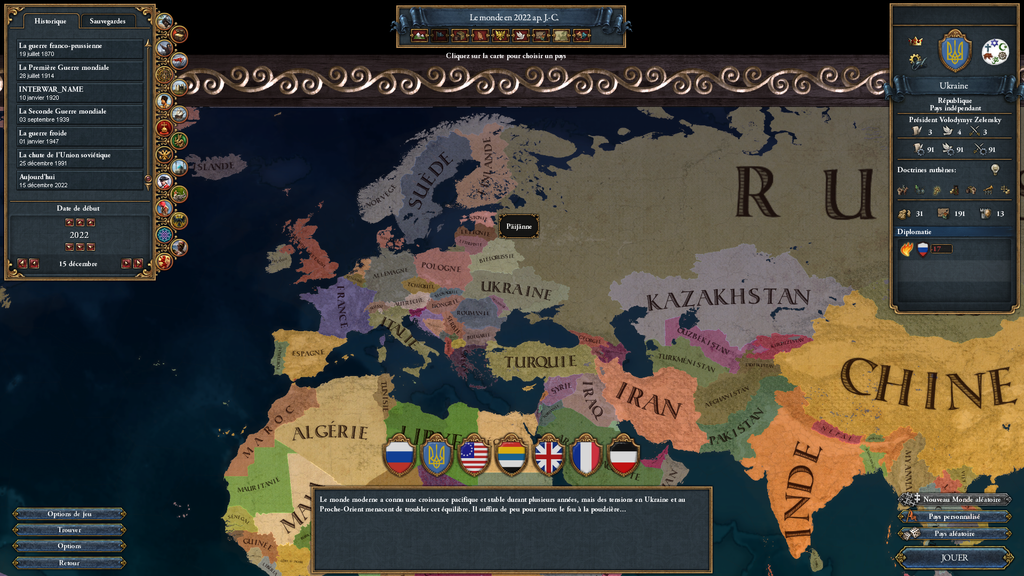
Task: Select the Russia flag shield
Action: (400, 455)
